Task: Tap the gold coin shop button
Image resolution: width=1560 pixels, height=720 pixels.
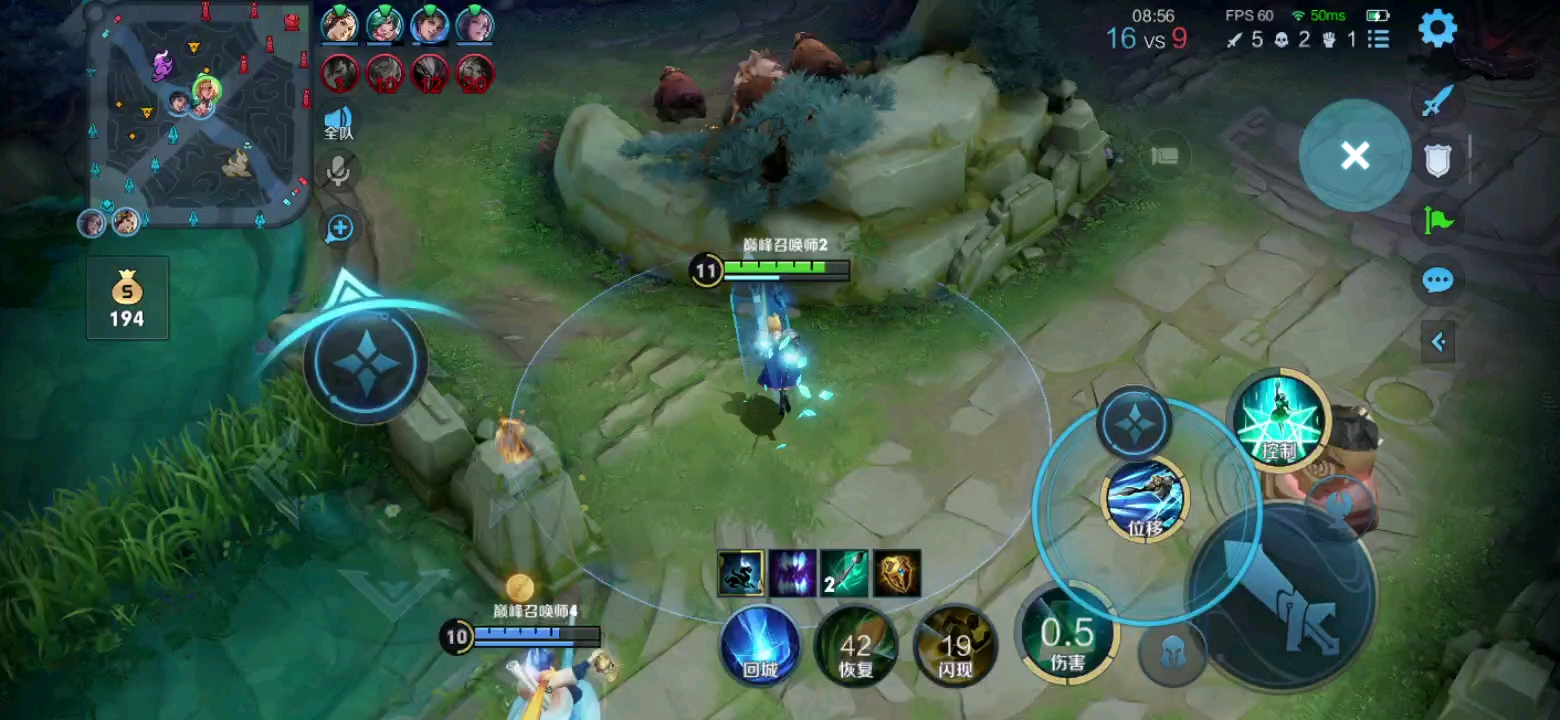Action: 127,298
